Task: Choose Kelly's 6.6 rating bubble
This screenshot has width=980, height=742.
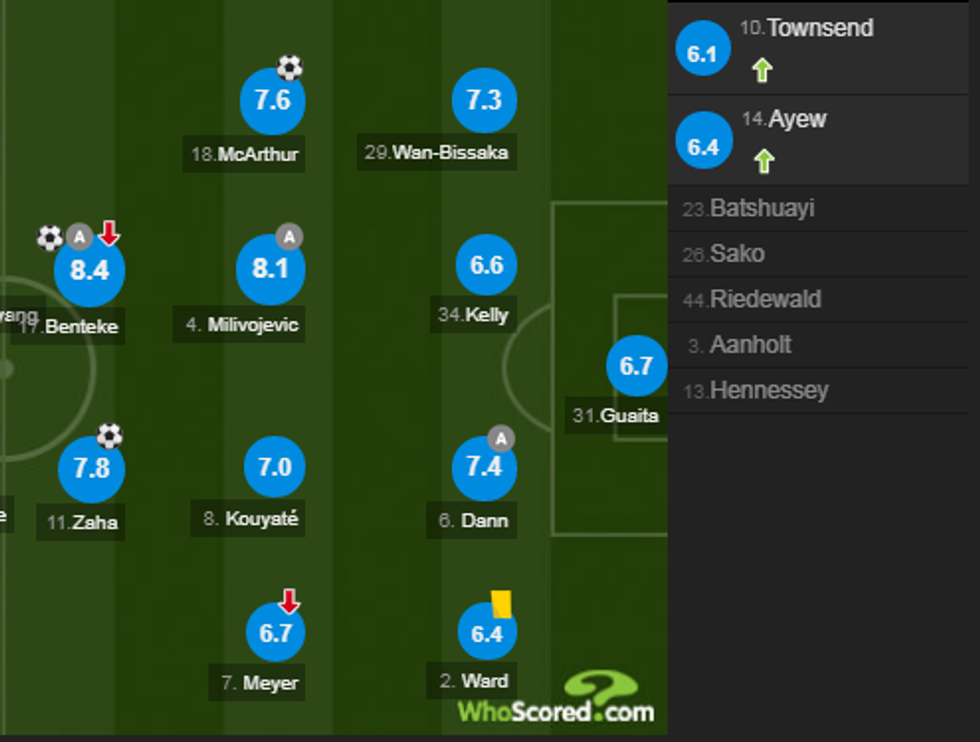Action: 487,266
